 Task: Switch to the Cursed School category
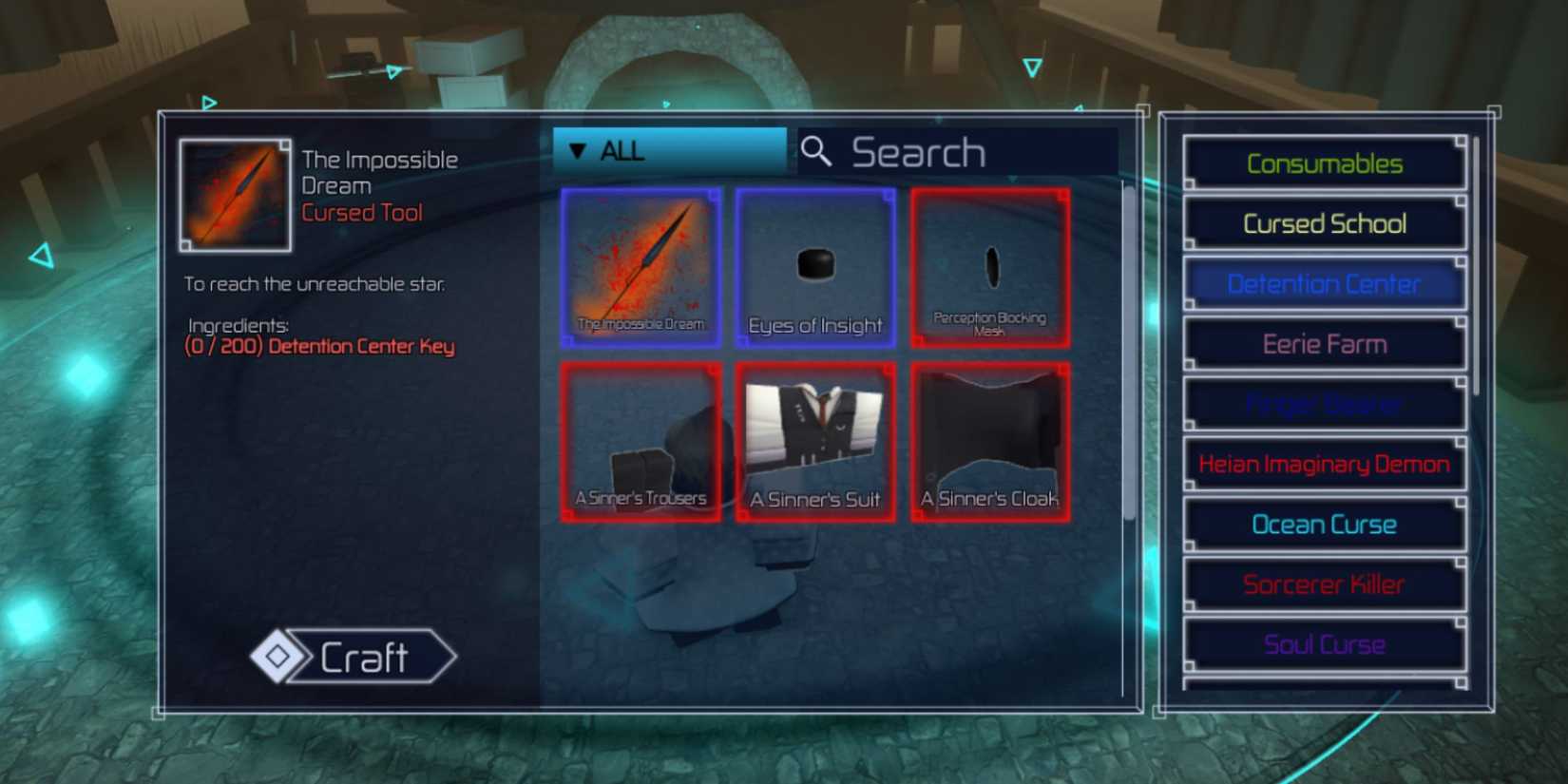click(x=1325, y=223)
